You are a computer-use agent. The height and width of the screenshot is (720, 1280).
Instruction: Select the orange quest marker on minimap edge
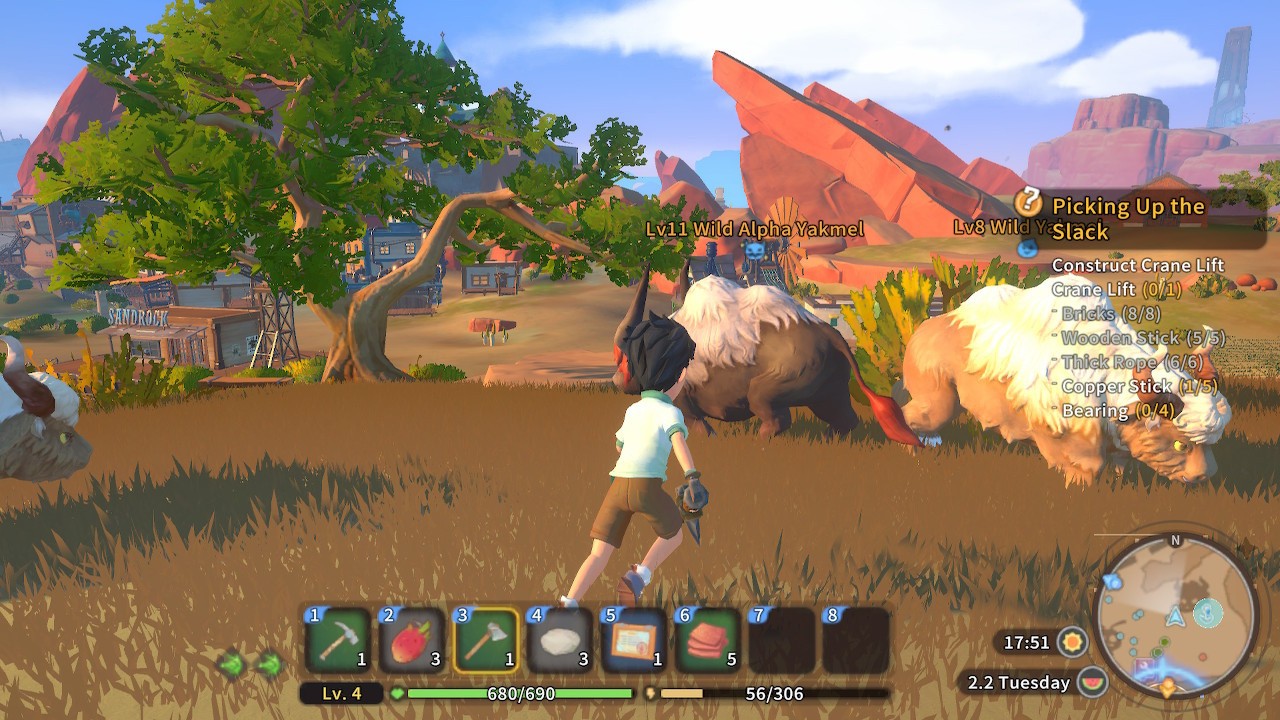click(1167, 688)
